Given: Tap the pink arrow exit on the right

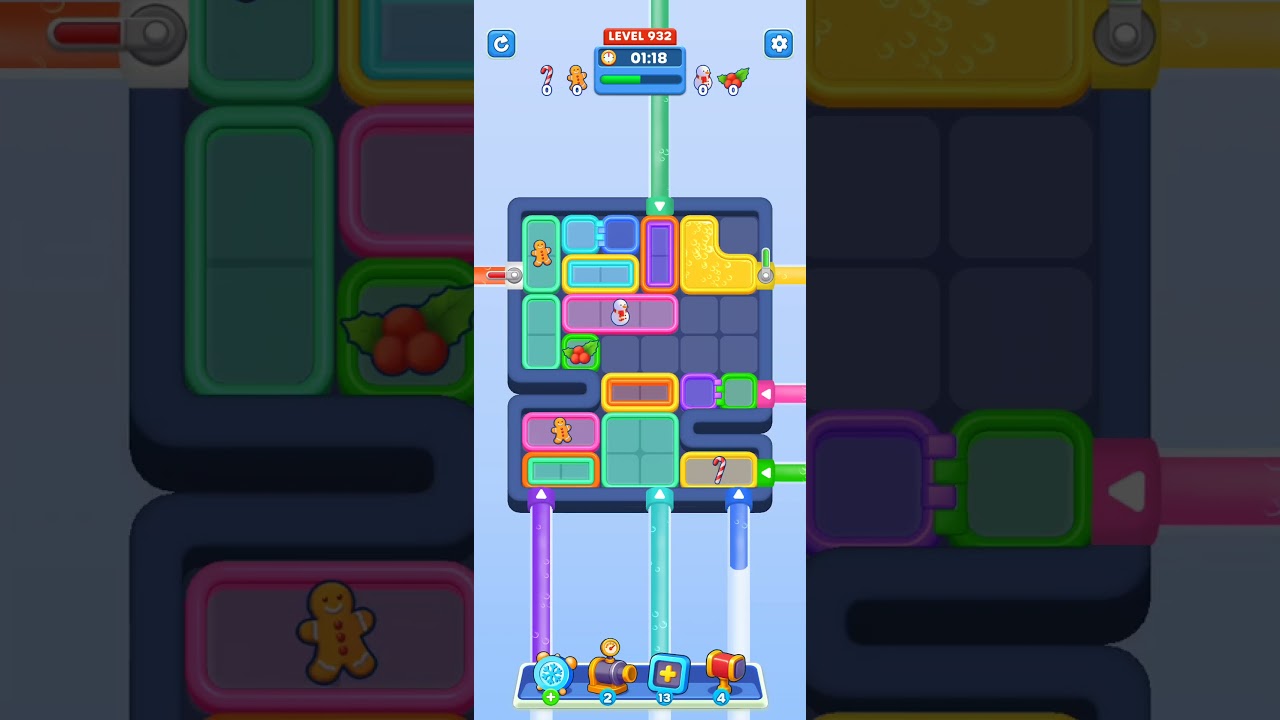Looking at the screenshot, I should click(x=766, y=393).
